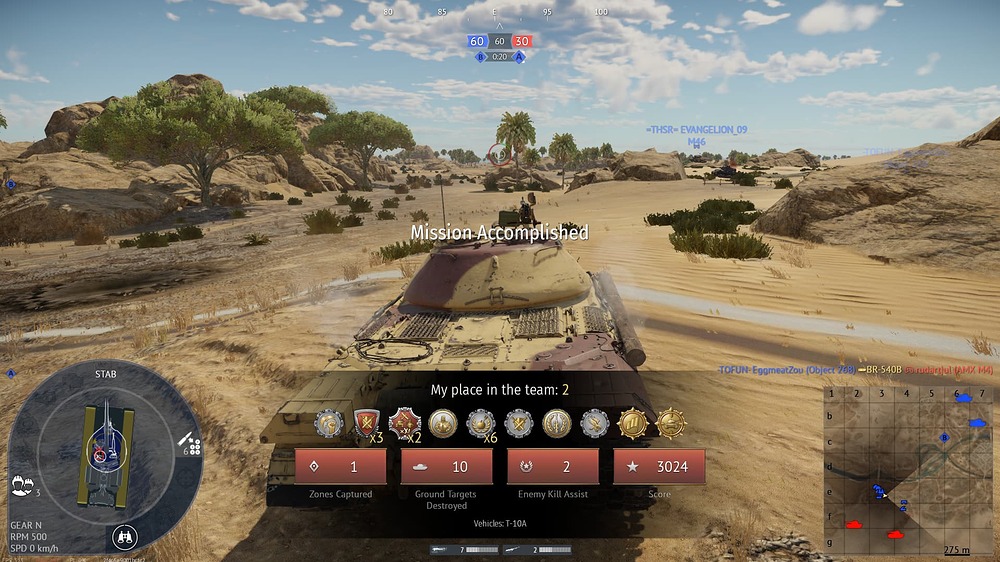
Task: Click the crew members icon
Action: point(19,486)
